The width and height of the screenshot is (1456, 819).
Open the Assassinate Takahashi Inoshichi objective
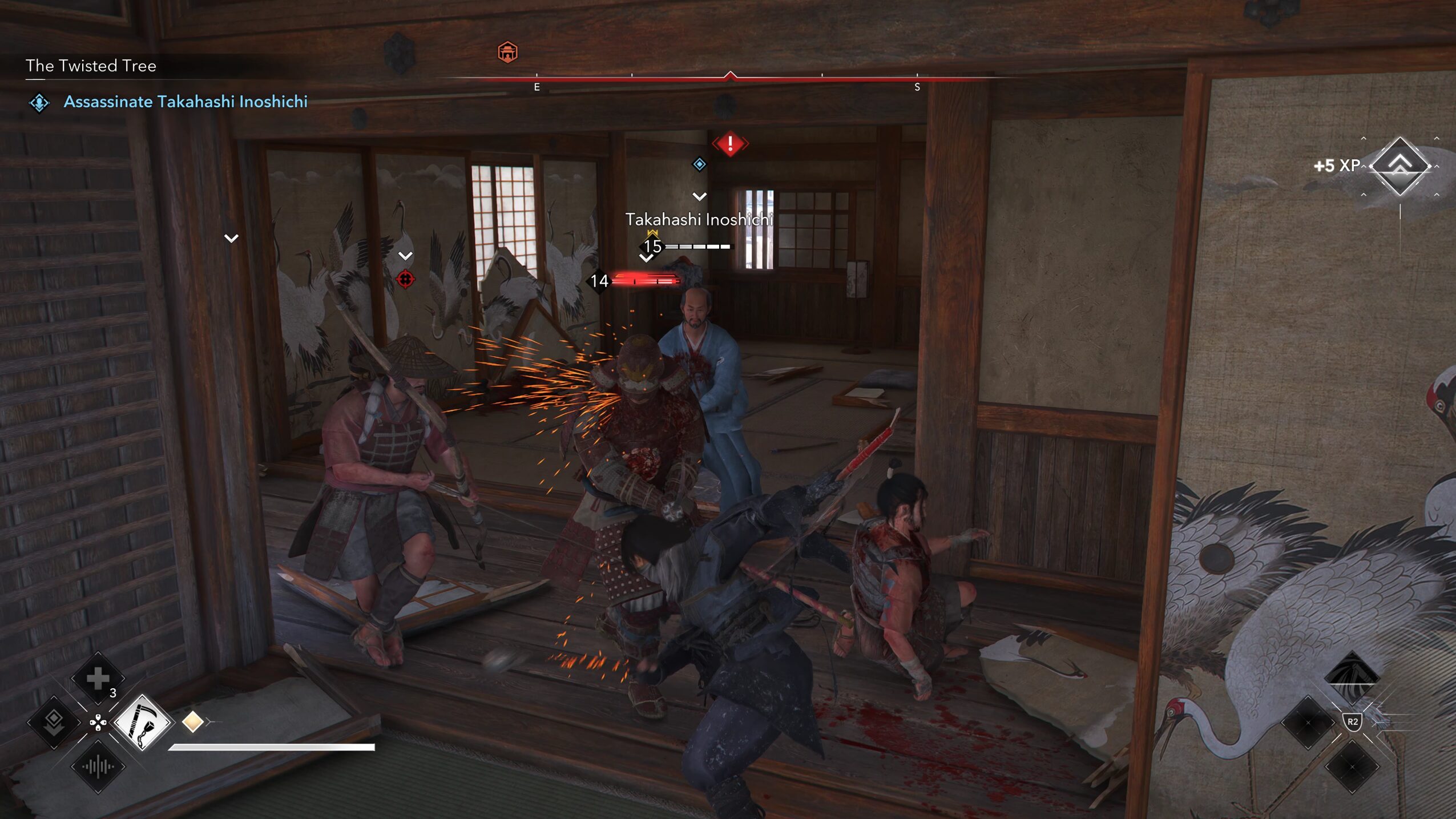coord(185,102)
